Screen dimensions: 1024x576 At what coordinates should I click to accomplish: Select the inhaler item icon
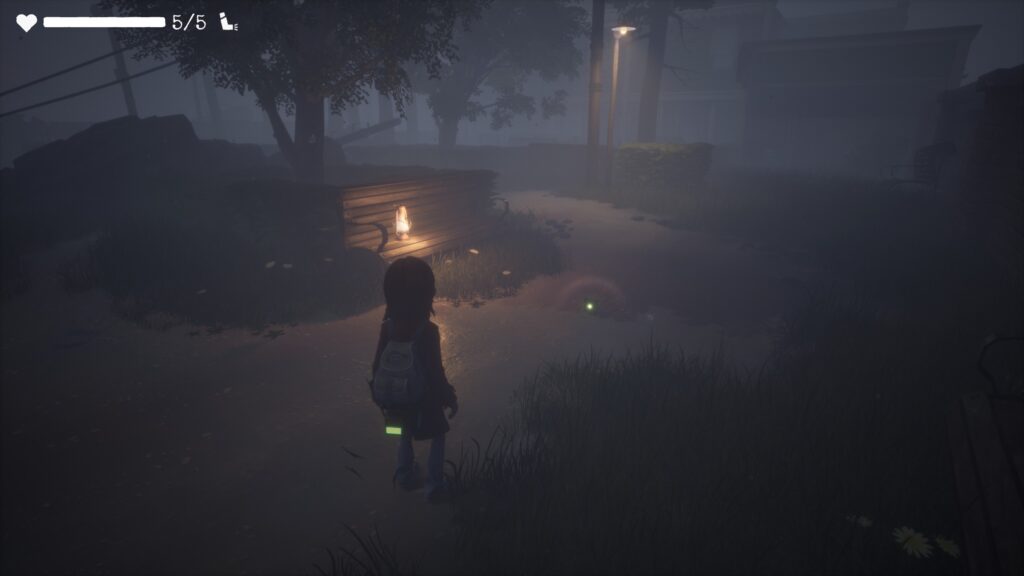[228, 22]
